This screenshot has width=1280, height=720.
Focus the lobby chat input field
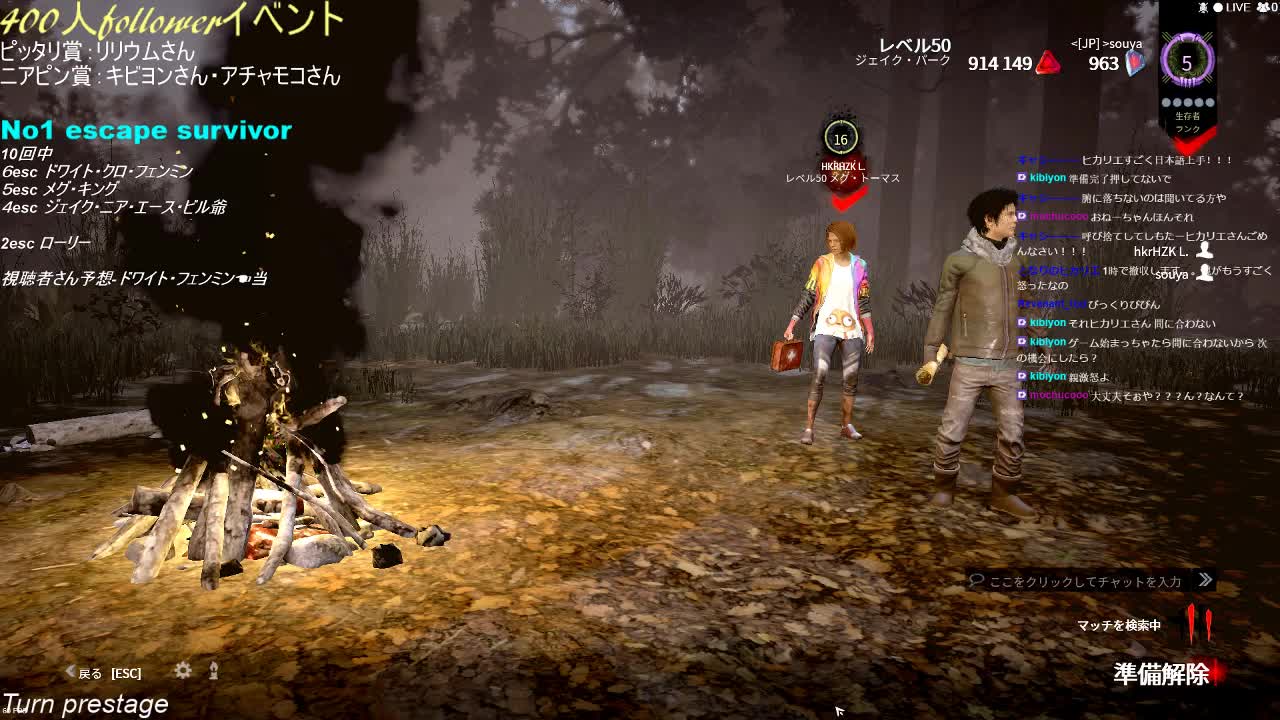[x=1085, y=581]
